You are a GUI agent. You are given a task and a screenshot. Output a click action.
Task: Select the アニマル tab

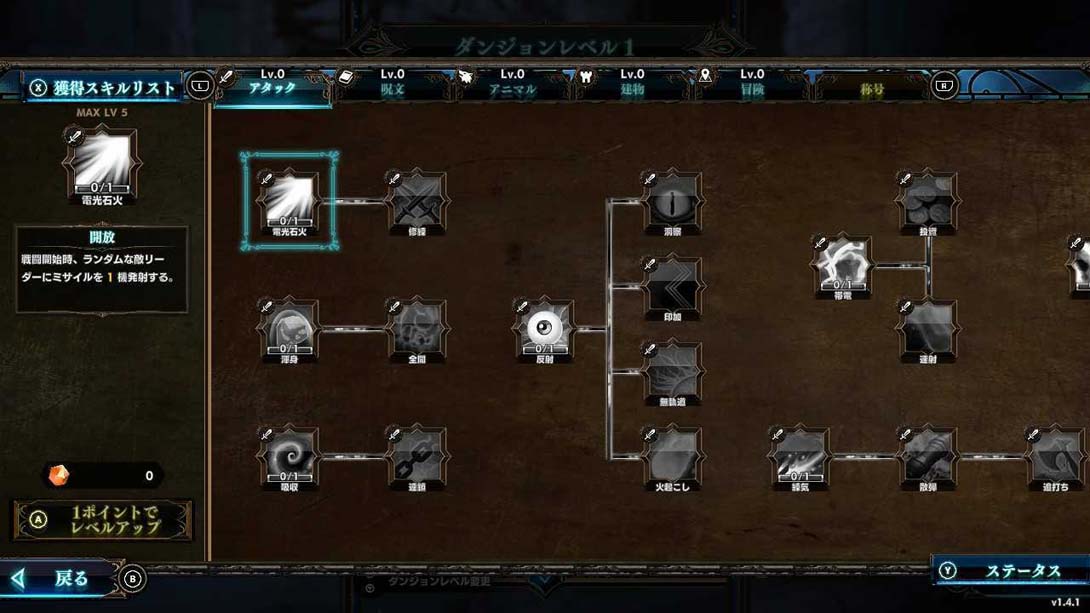point(512,84)
